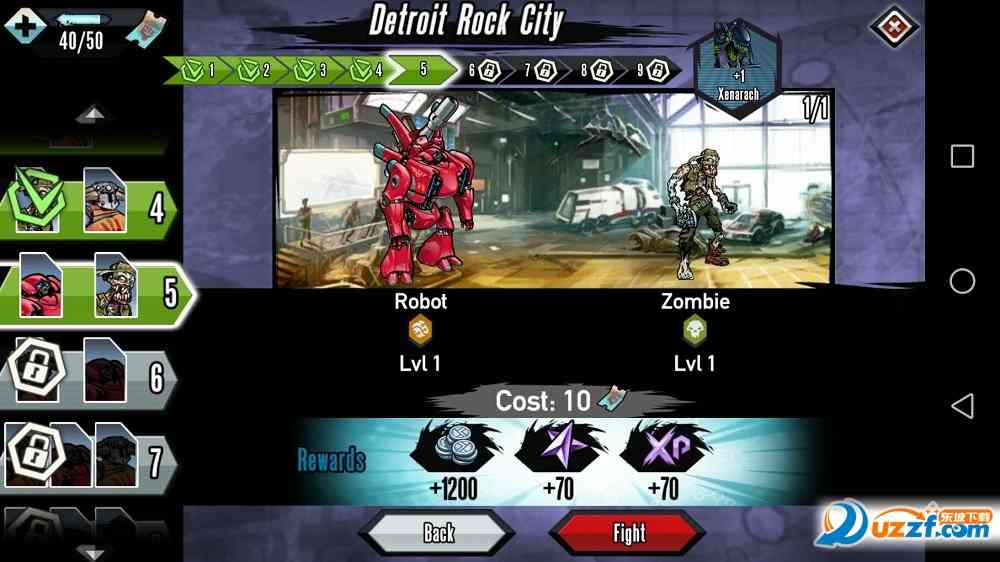1000x562 pixels.
Task: Tap locked fight 6 in side list
Action: pyautogui.click(x=90, y=377)
